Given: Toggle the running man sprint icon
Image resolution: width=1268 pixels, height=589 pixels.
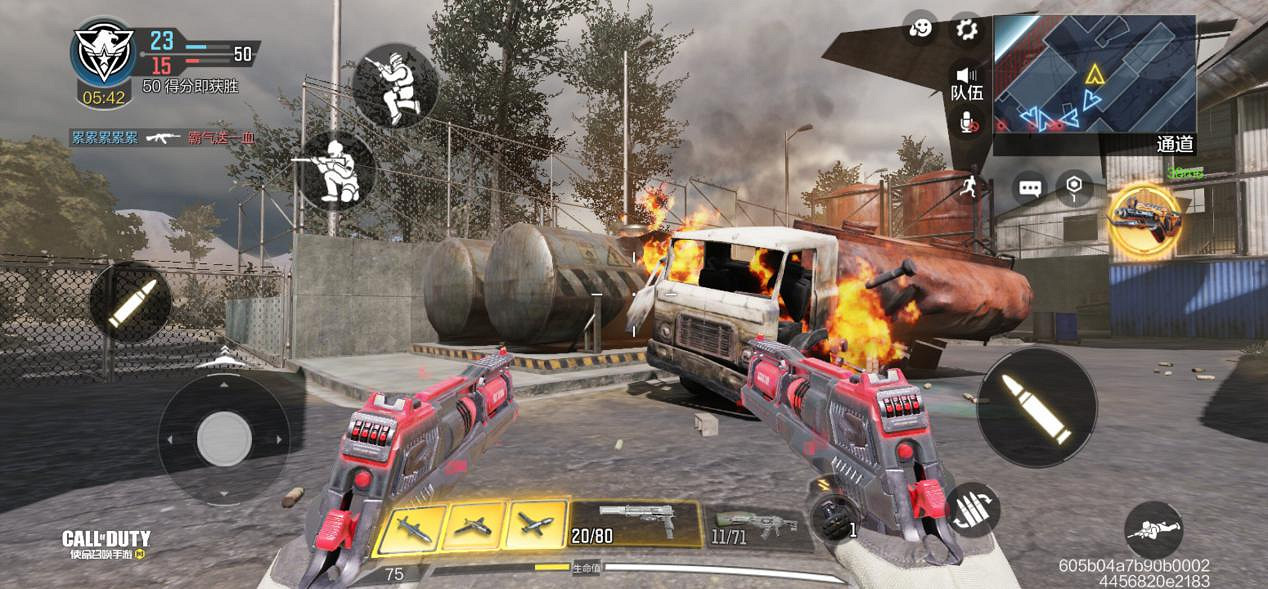Looking at the screenshot, I should click(968, 186).
